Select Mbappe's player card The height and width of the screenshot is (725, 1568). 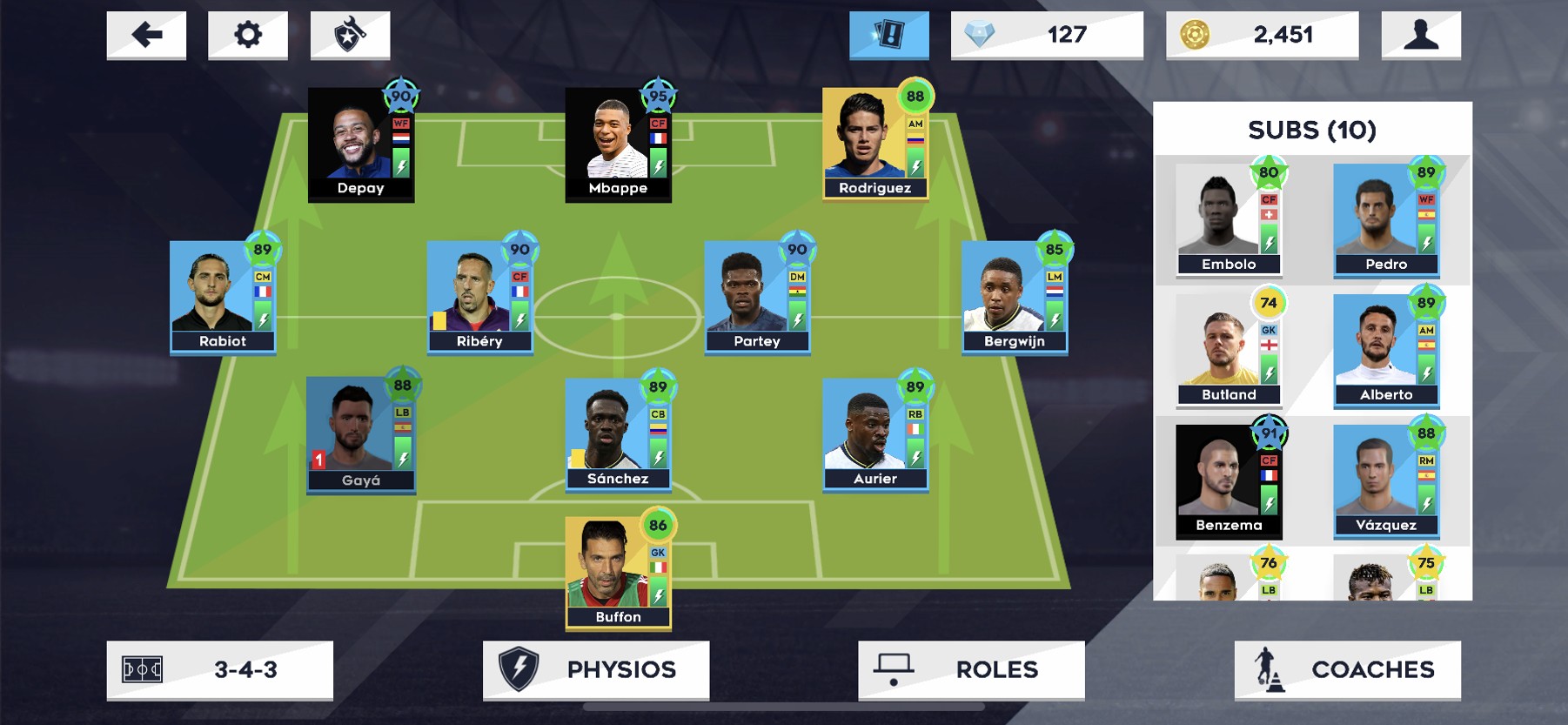618,144
